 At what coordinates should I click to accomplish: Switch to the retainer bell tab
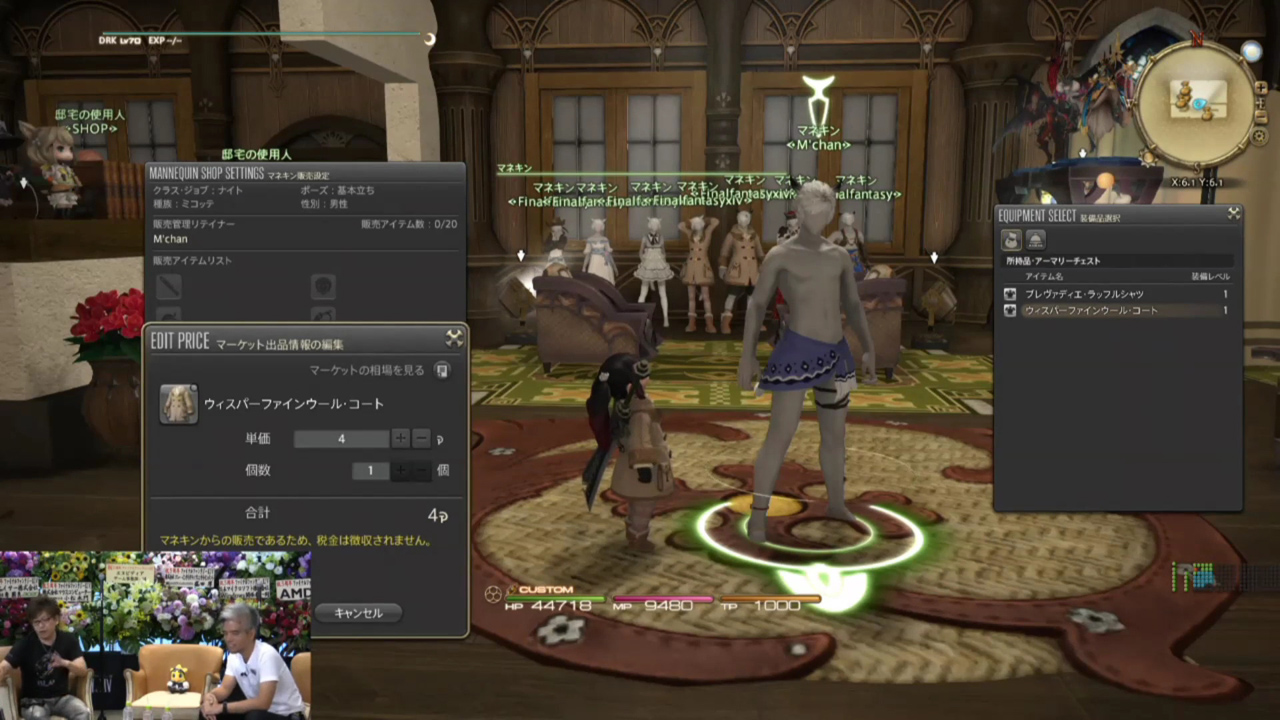1036,239
